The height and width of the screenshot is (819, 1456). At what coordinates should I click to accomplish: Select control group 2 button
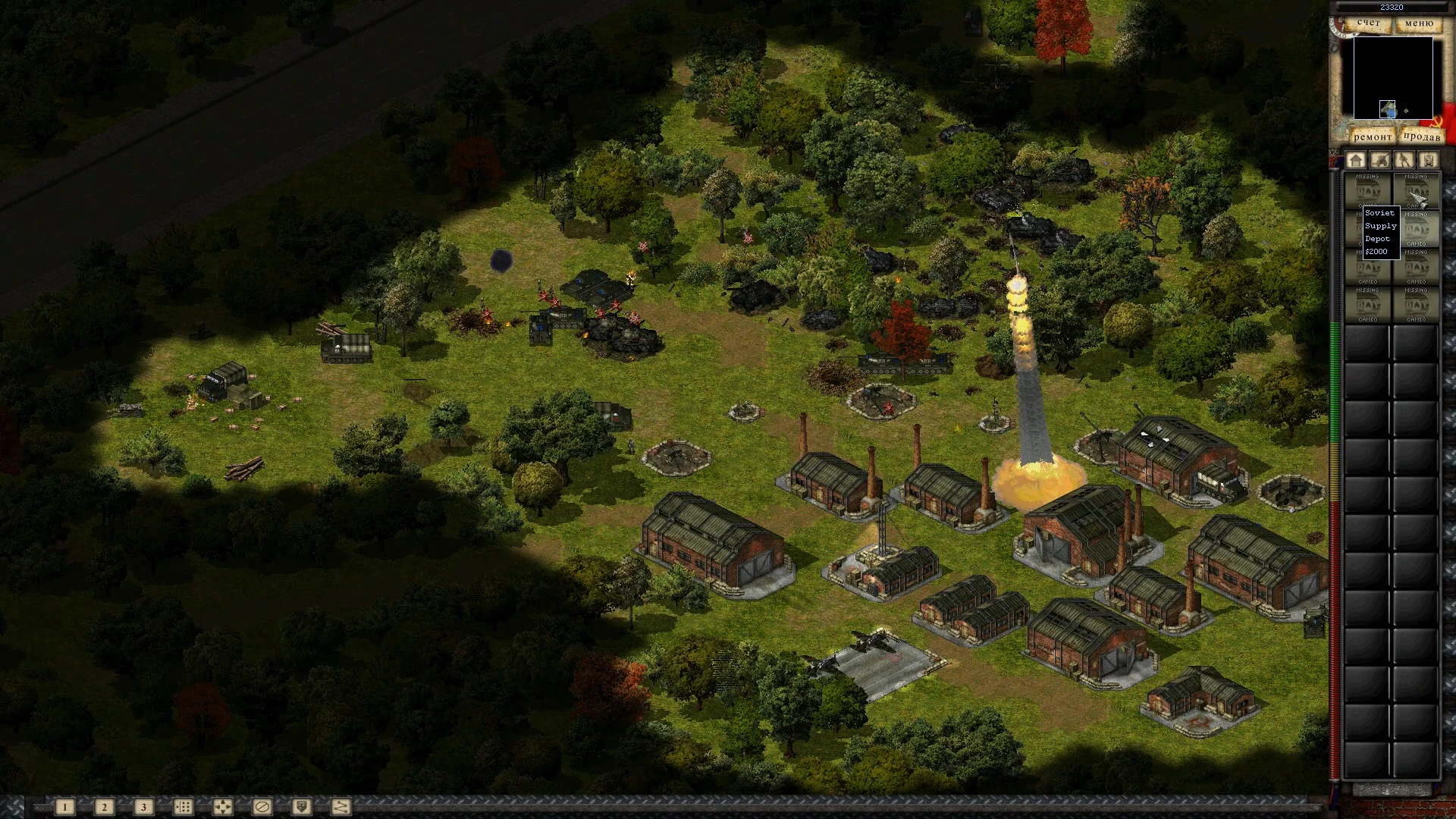(x=105, y=807)
